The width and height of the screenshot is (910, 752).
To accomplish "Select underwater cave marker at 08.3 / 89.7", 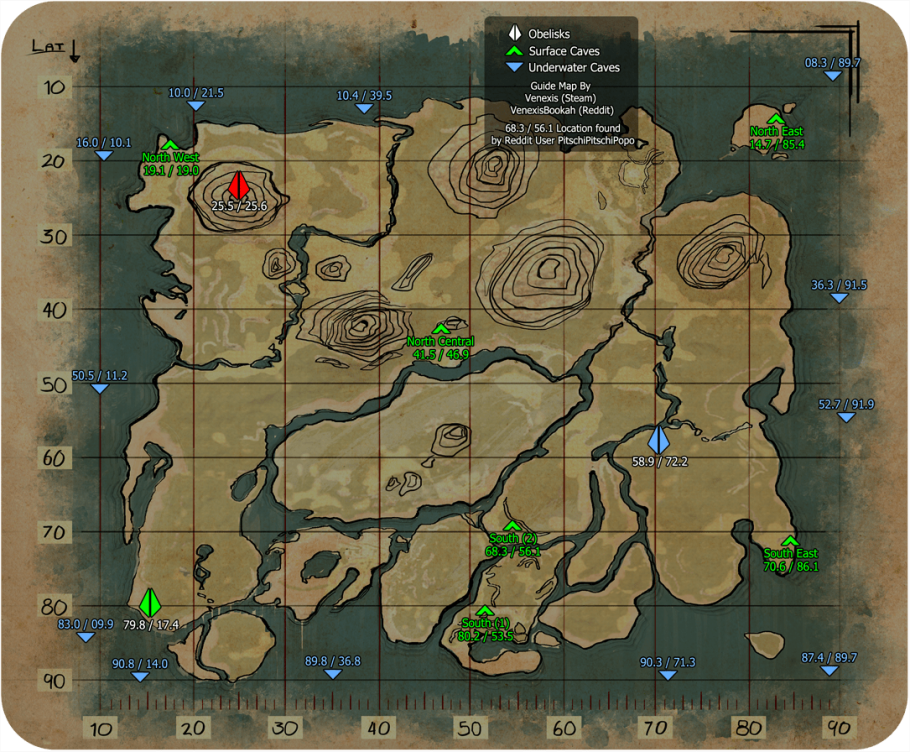I will [x=833, y=76].
